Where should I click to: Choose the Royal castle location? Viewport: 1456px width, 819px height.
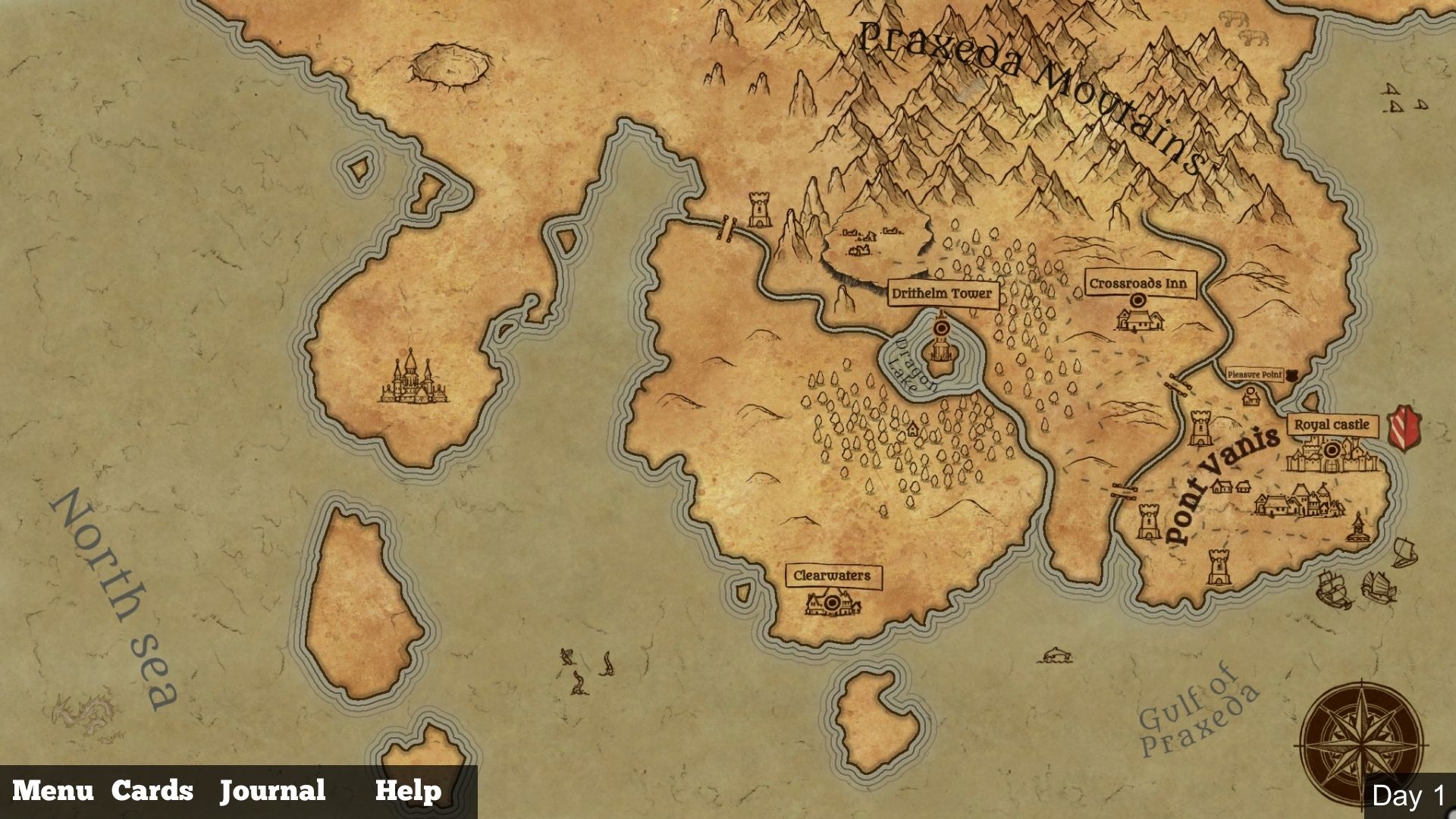click(1332, 450)
